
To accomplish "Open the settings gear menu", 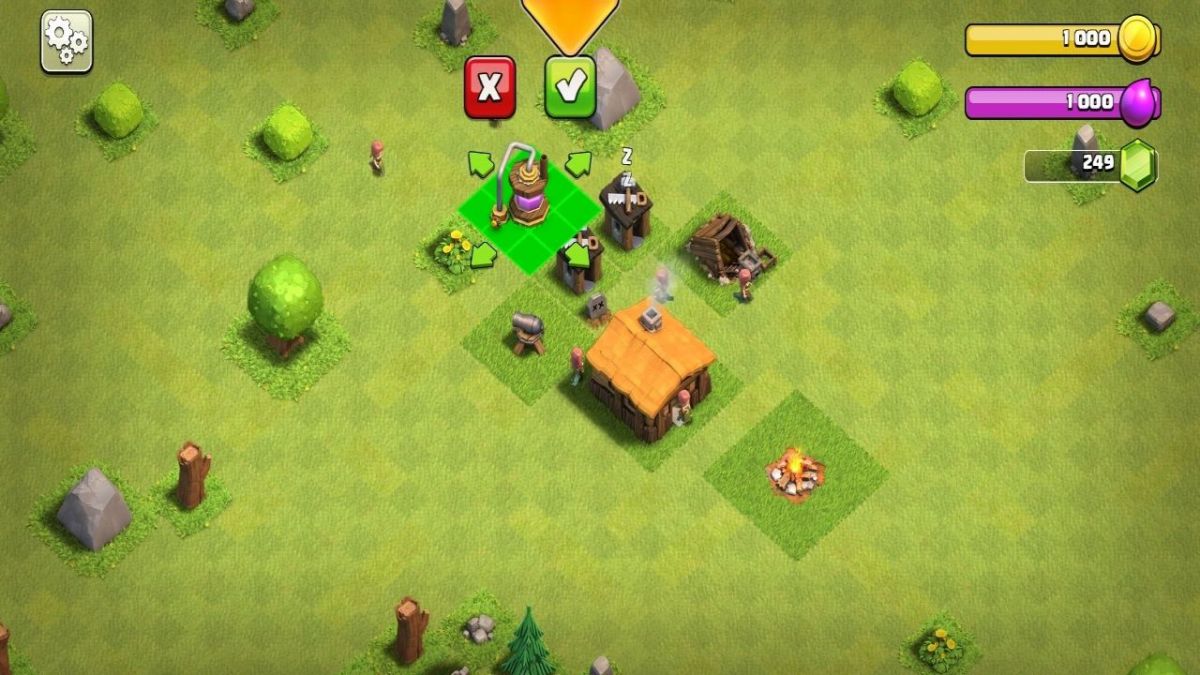I will click(x=66, y=42).
